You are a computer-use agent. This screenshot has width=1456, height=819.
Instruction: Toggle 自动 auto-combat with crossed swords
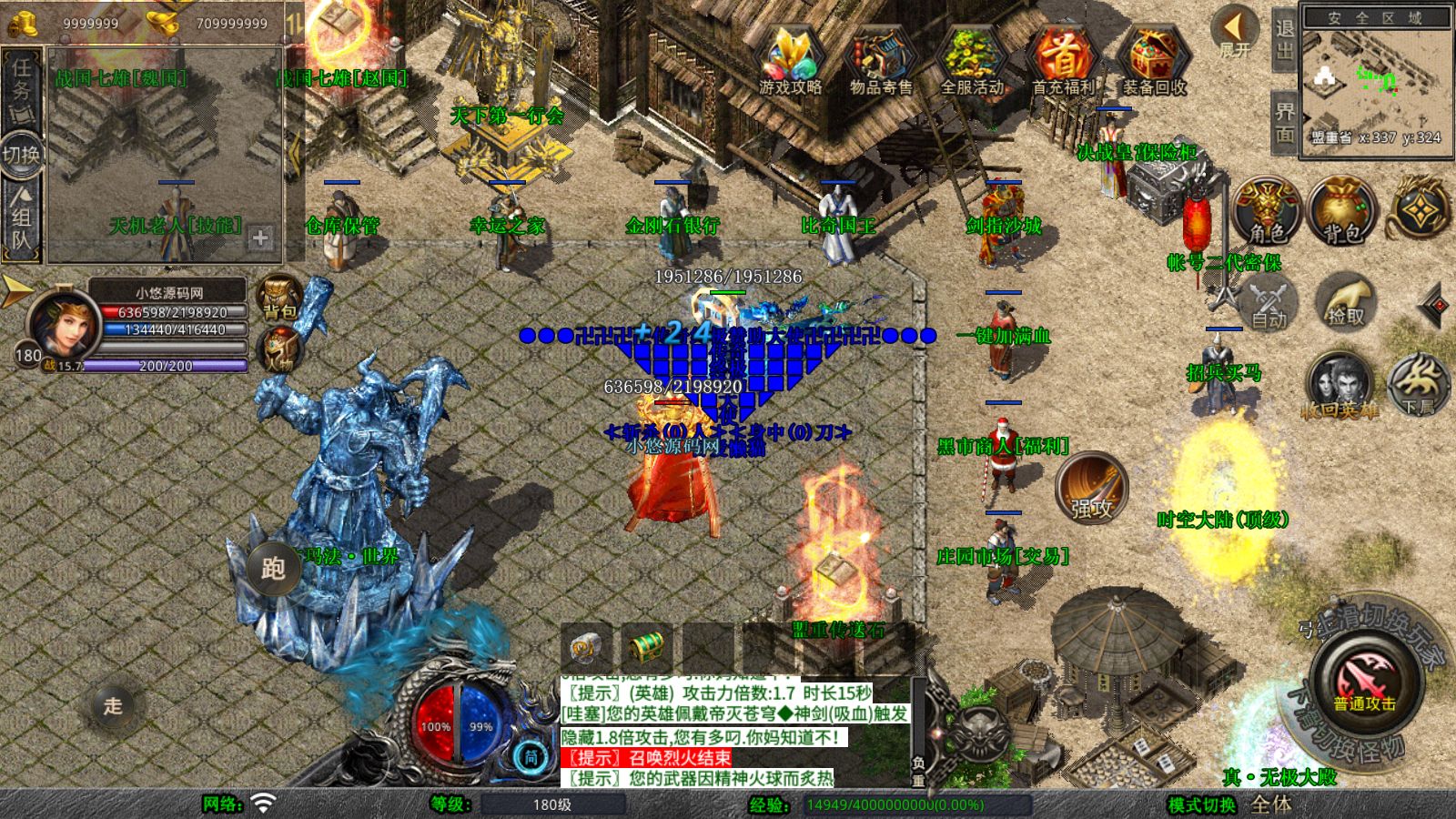click(1268, 302)
